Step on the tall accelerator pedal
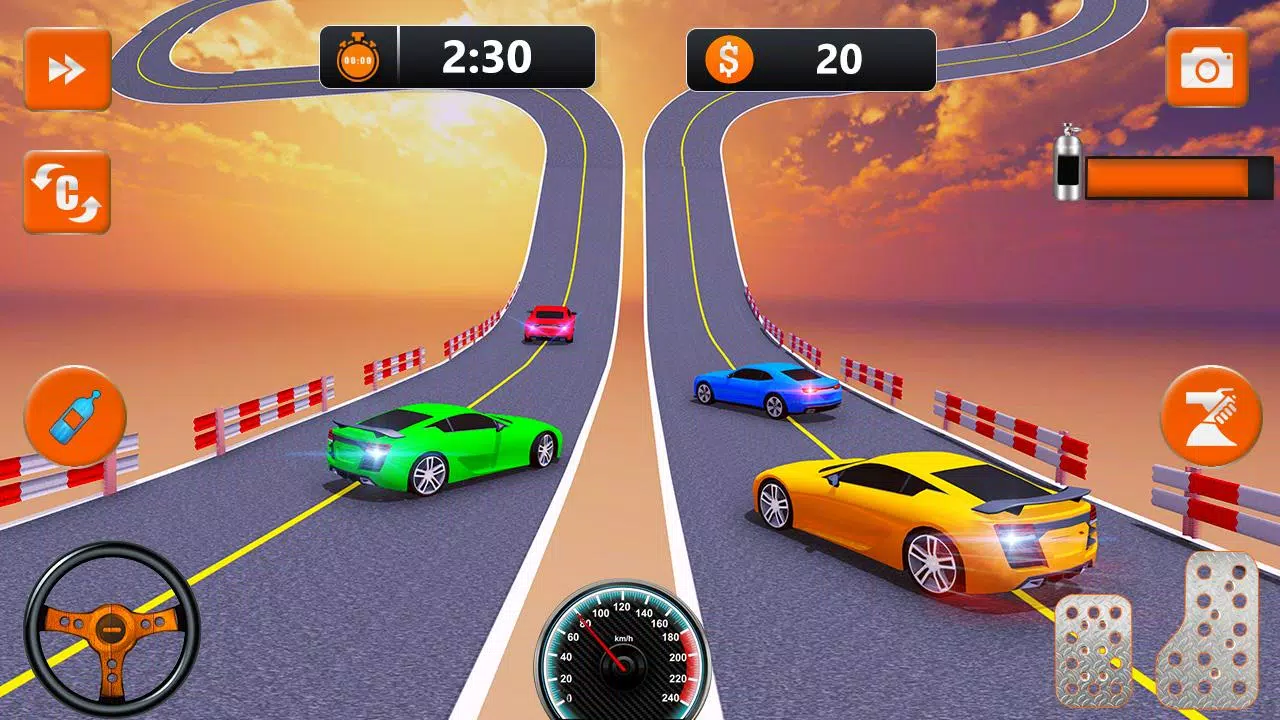The width and height of the screenshot is (1280, 720). coord(1206,632)
